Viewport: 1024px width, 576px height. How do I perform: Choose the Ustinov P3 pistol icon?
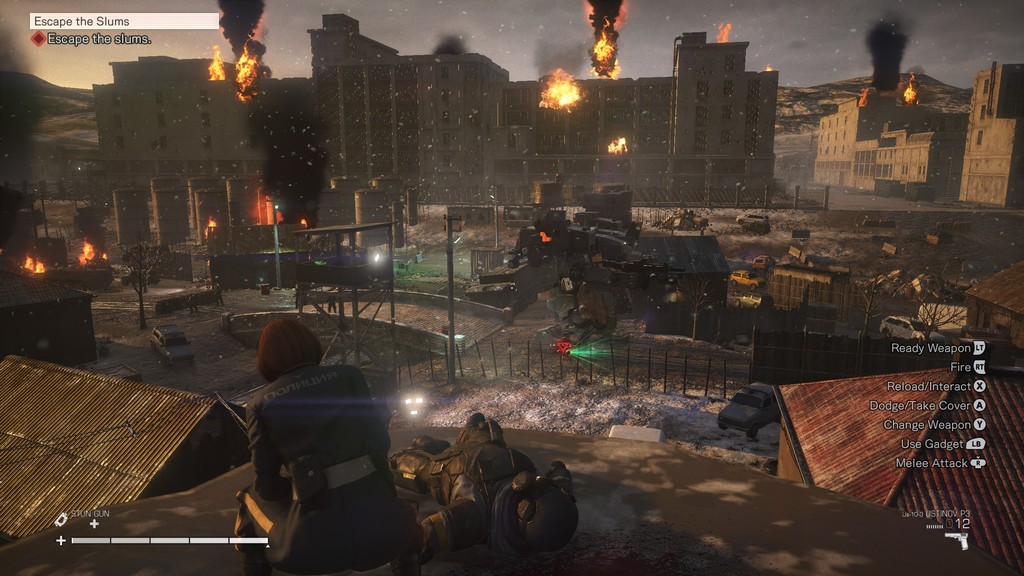point(956,540)
